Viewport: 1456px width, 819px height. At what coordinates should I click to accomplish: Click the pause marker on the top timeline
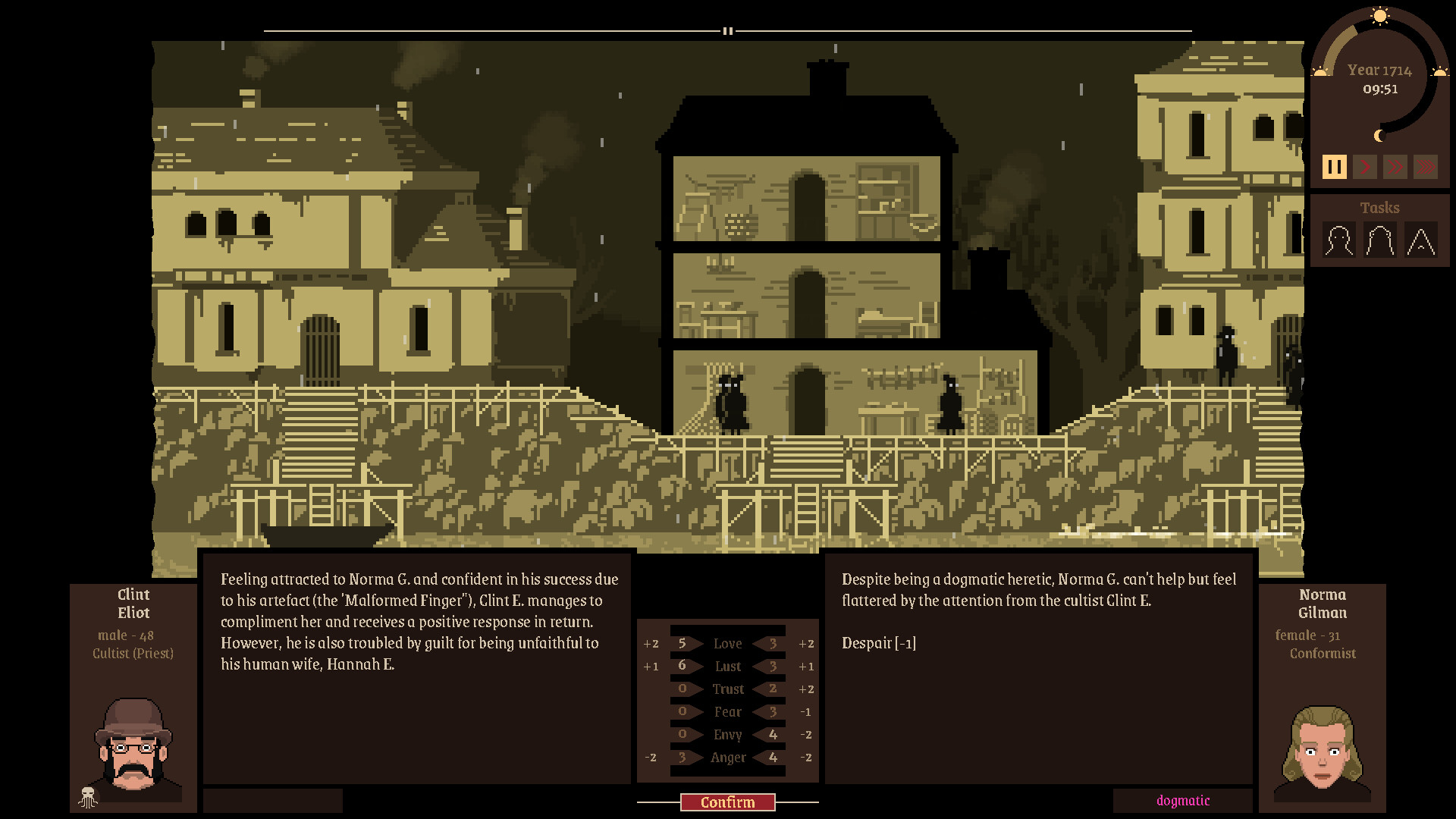[727, 31]
